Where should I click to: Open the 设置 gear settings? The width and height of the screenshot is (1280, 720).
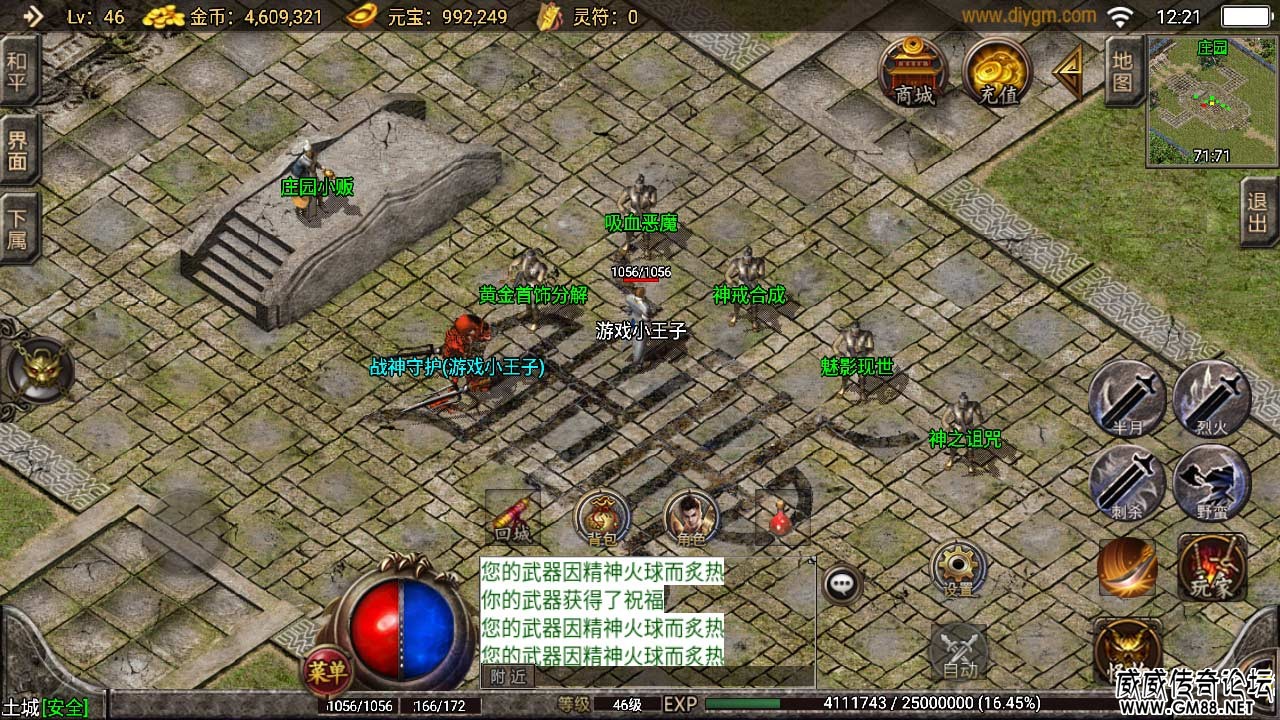pyautogui.click(x=959, y=570)
